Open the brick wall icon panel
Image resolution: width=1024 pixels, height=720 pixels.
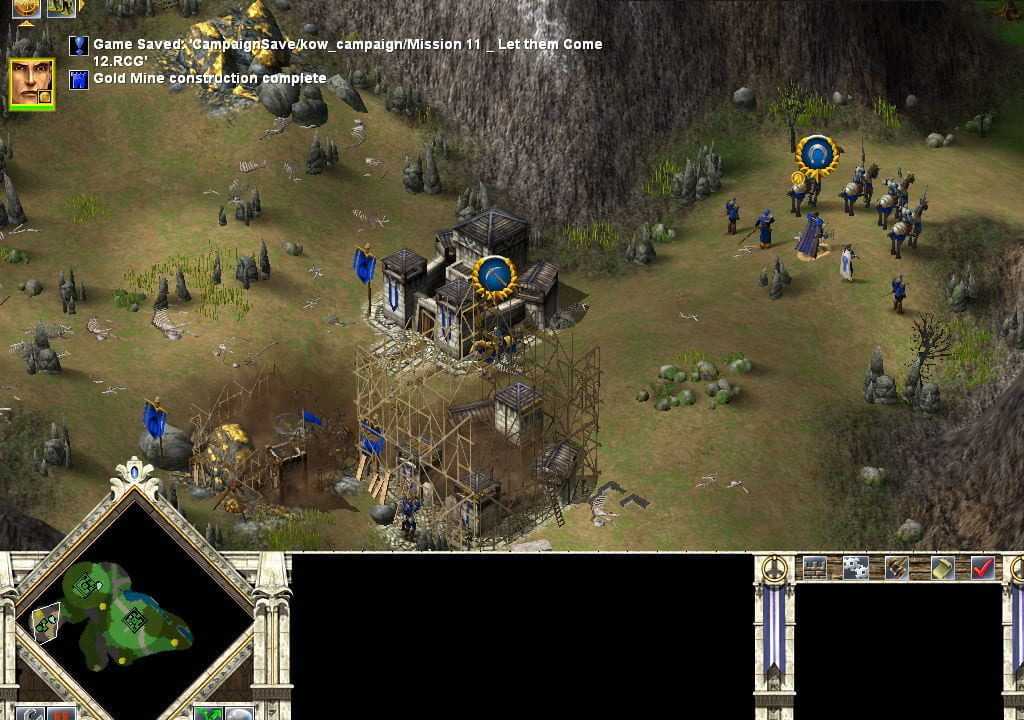click(x=815, y=567)
